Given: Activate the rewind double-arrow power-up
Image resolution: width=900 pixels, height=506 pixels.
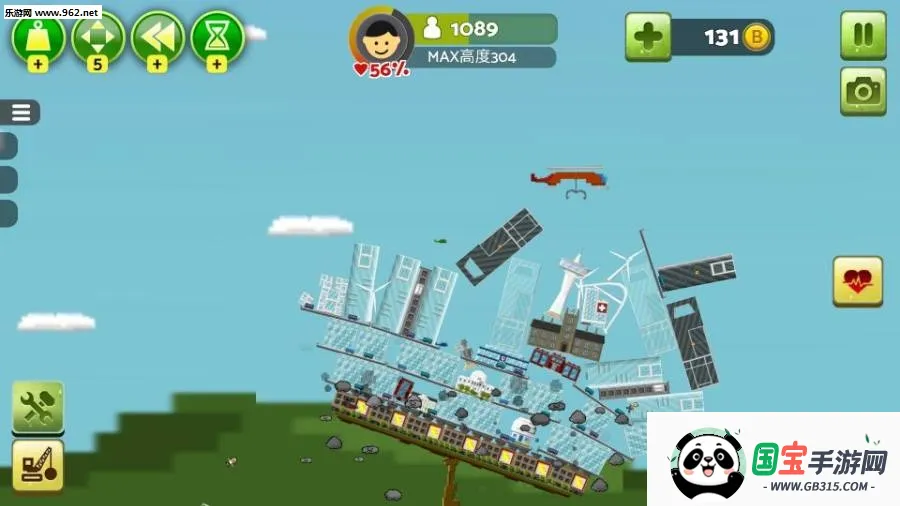Looking at the screenshot, I should pyautogui.click(x=157, y=37).
